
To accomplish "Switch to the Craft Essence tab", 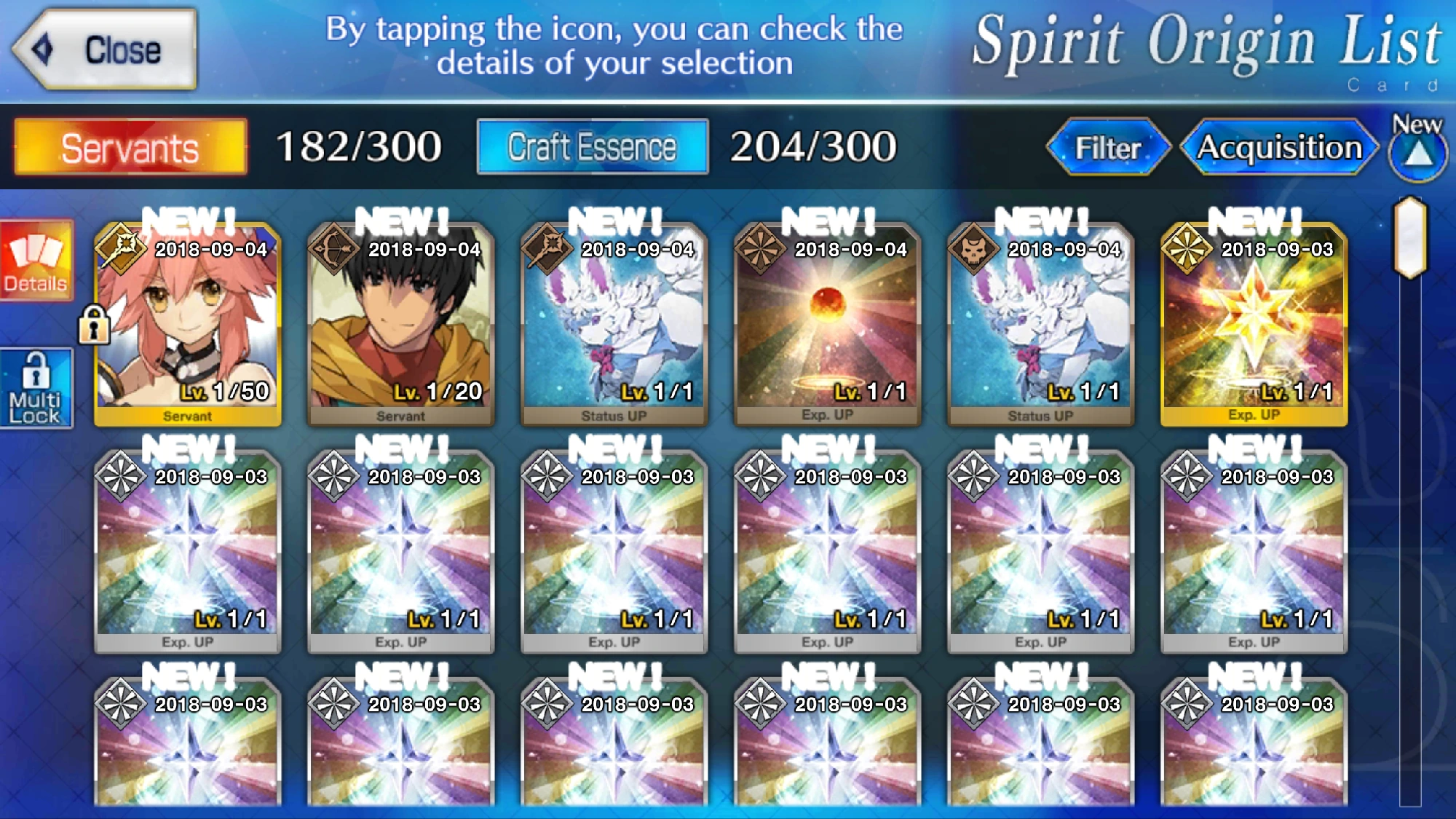I will pos(592,148).
